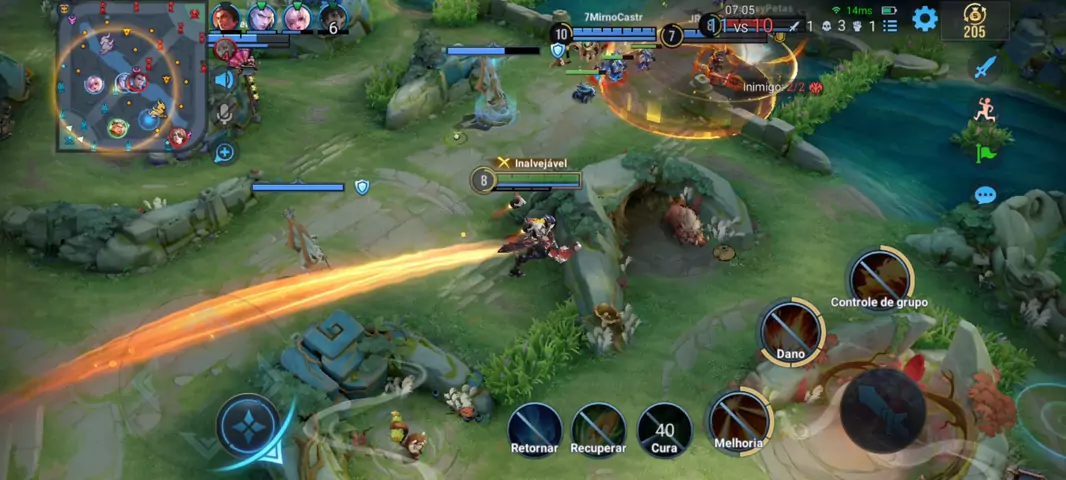Use the Retornar recall skill
Screen dimensions: 1066x480
click(534, 427)
